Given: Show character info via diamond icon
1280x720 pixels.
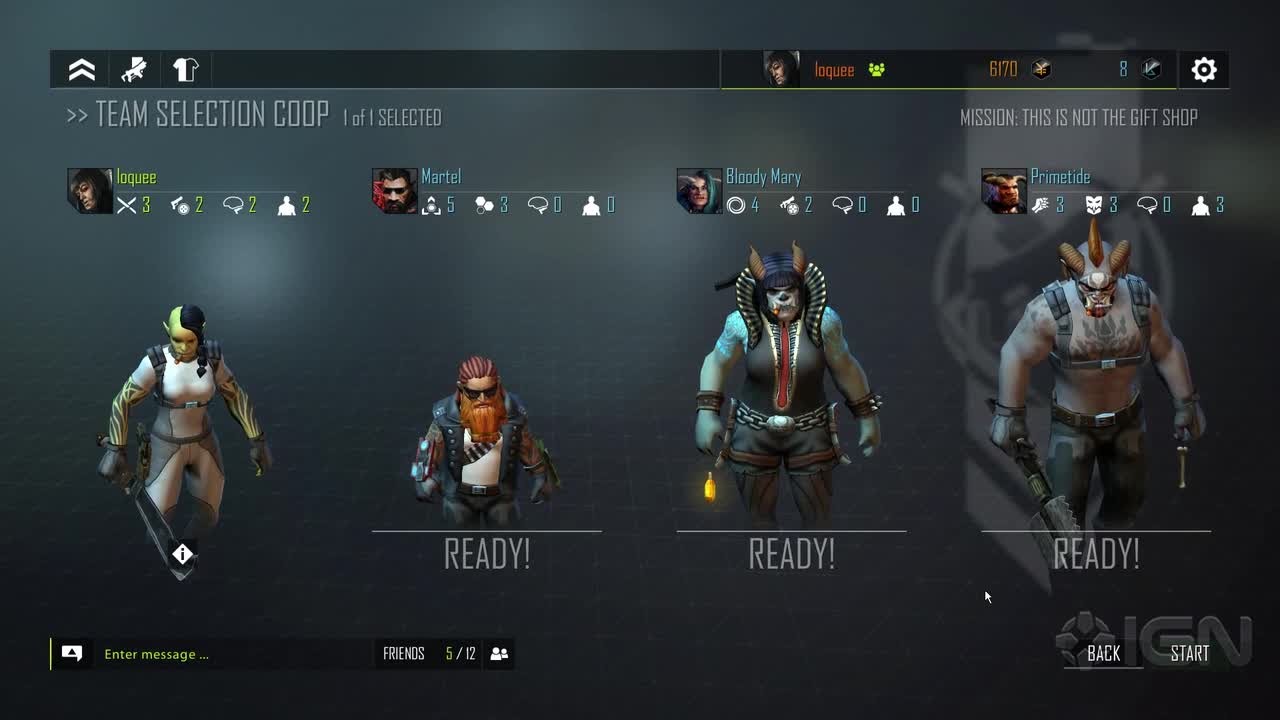Looking at the screenshot, I should [182, 554].
